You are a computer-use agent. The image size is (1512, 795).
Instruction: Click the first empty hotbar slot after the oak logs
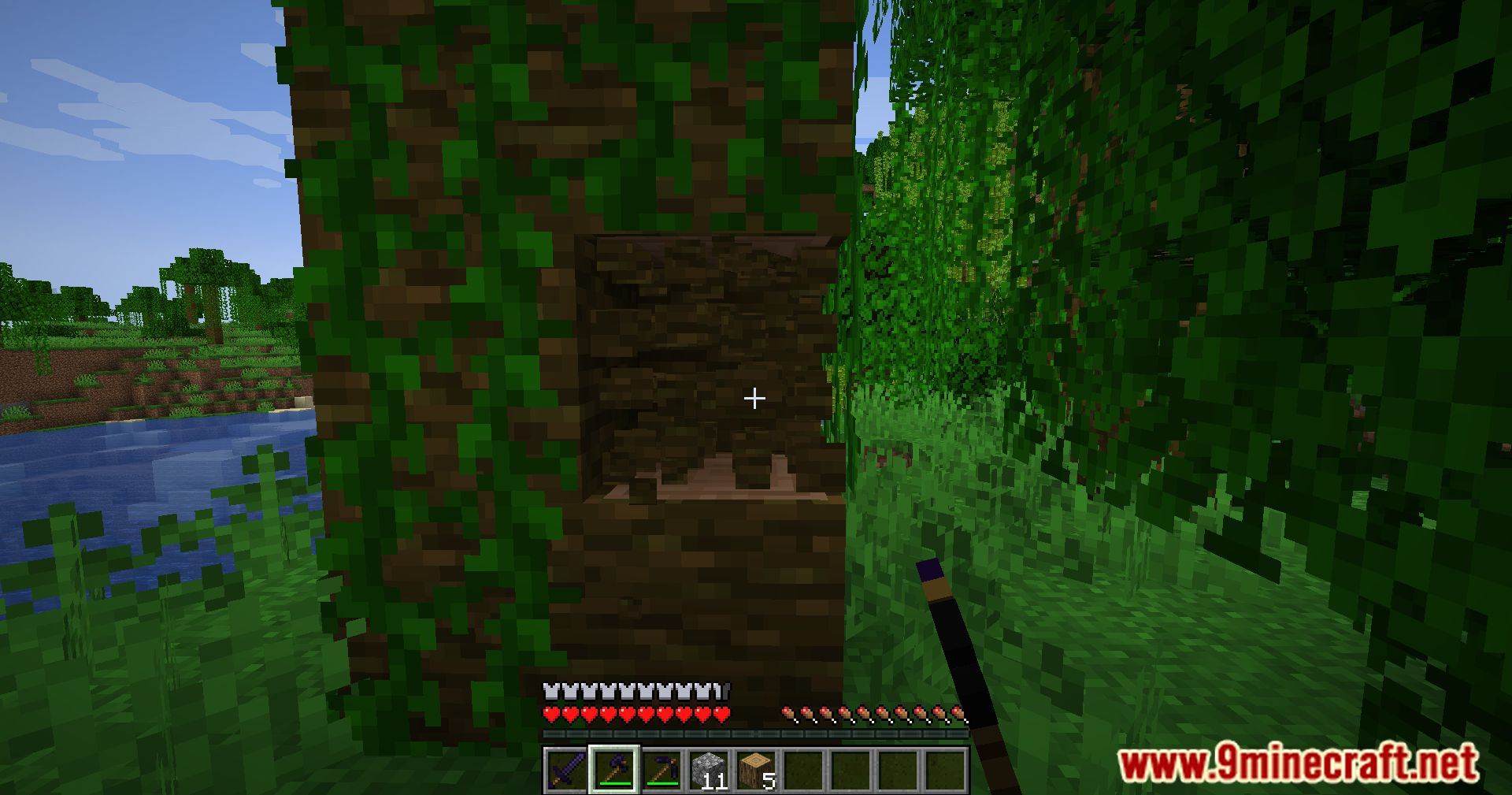pyautogui.click(x=804, y=771)
